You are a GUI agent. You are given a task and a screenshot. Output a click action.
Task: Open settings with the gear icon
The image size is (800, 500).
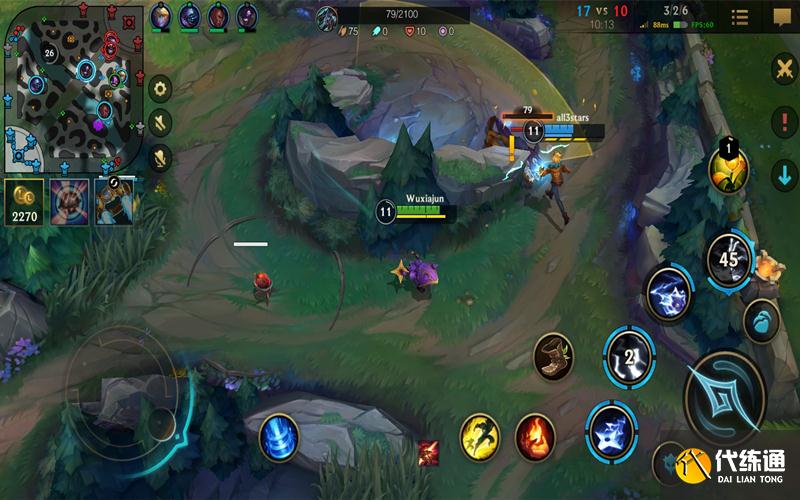pyautogui.click(x=160, y=88)
